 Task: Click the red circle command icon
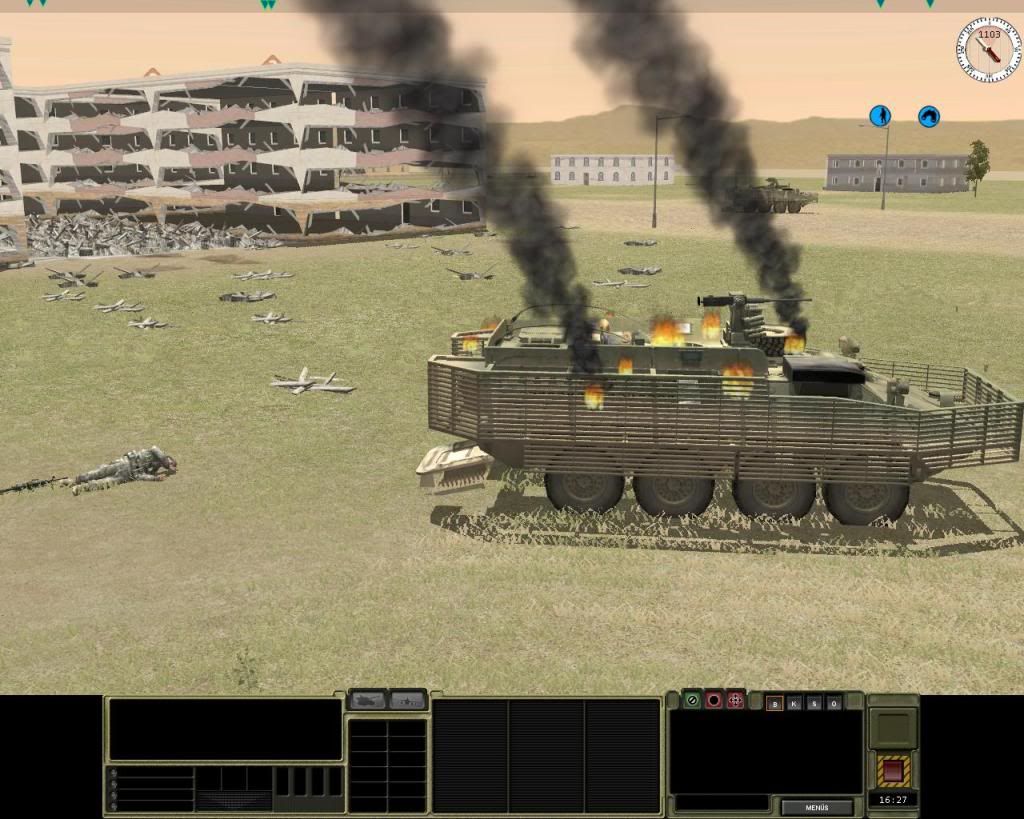coord(714,699)
